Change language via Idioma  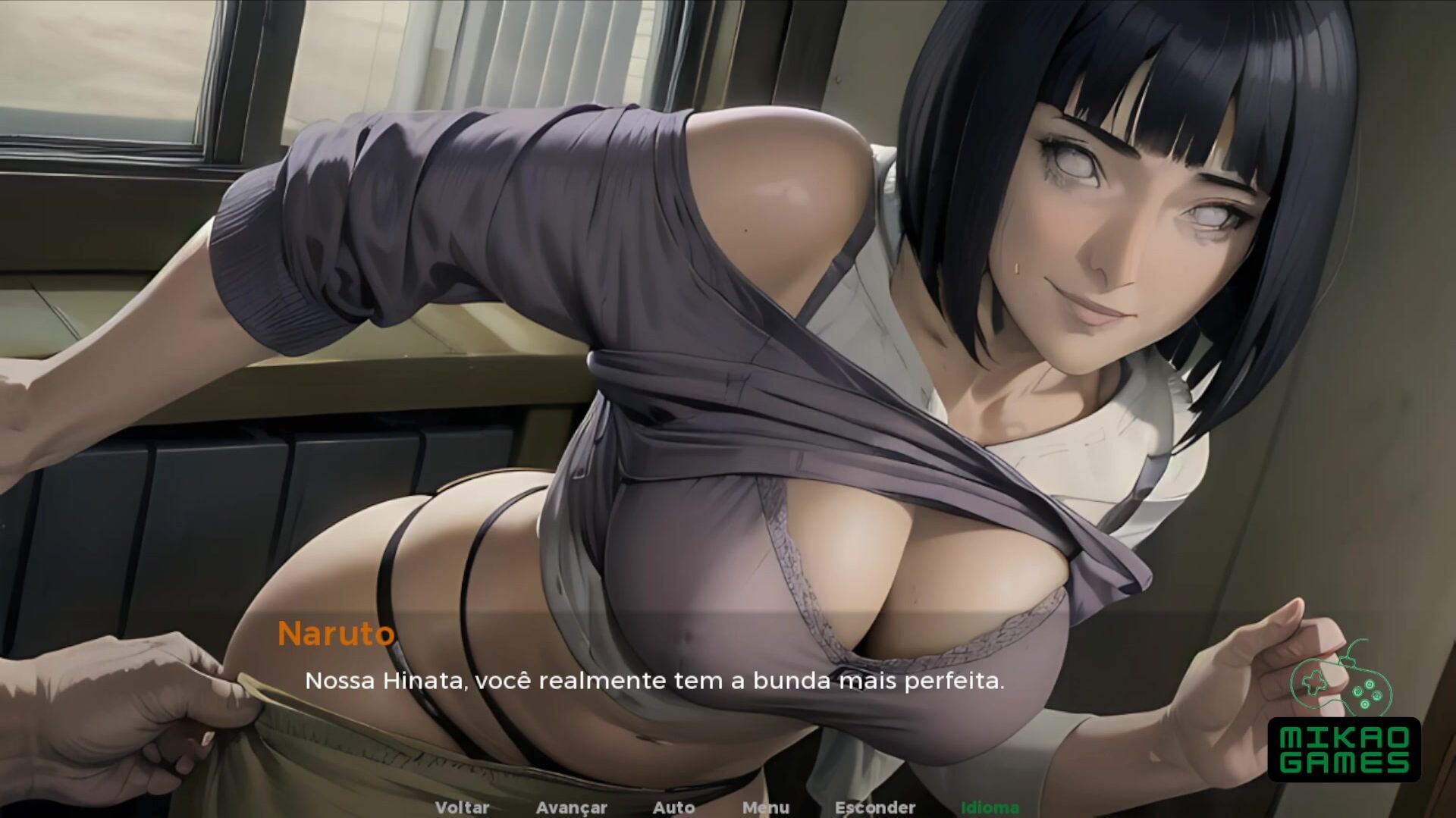click(990, 807)
